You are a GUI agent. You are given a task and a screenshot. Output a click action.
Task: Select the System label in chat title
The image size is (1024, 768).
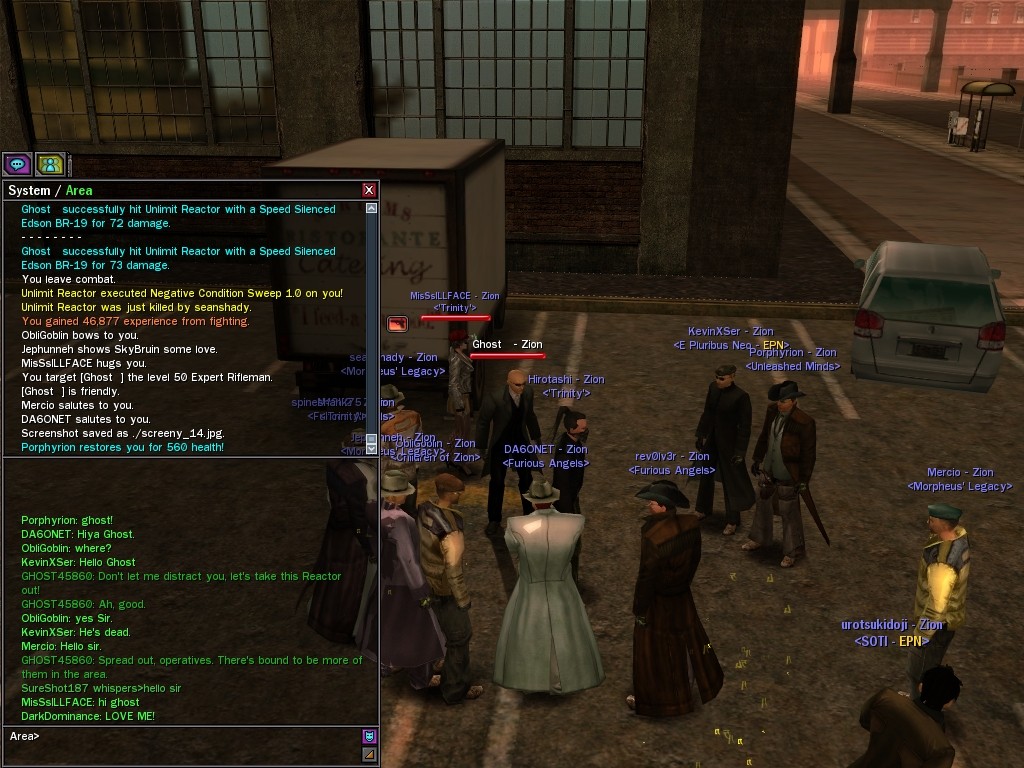pyautogui.click(x=28, y=190)
